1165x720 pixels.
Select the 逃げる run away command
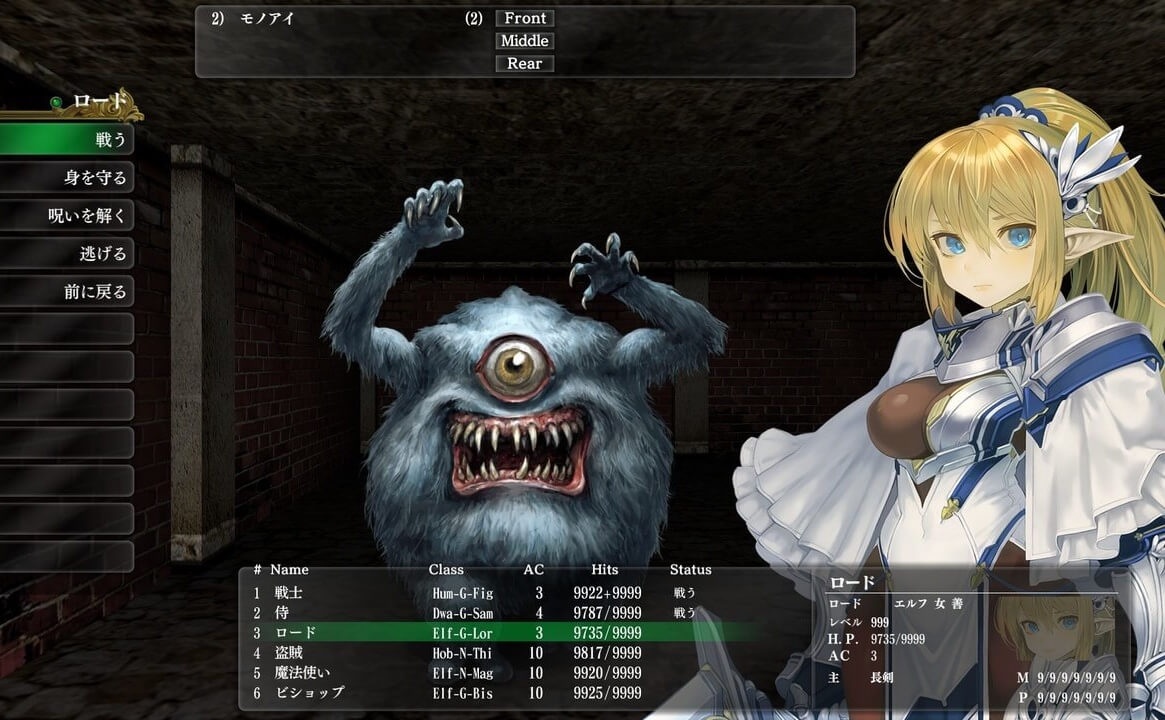[x=68, y=254]
